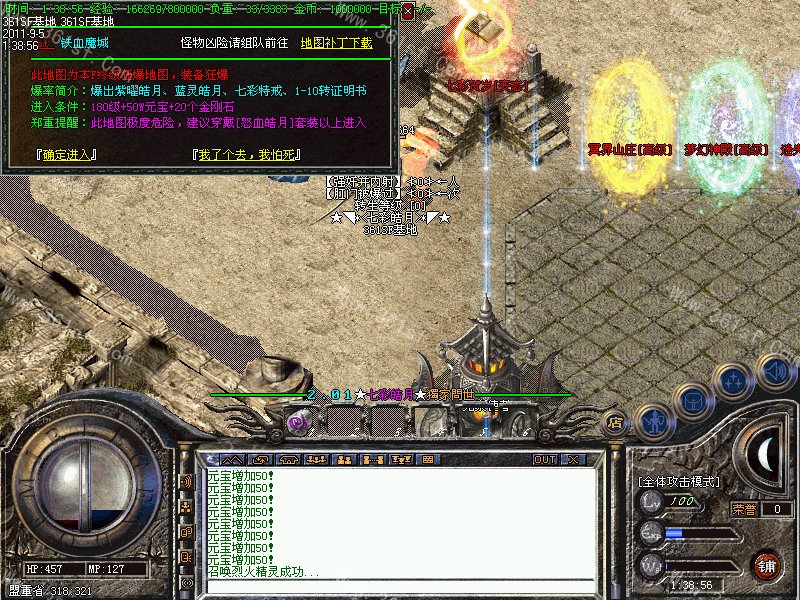800x600 pixels.
Task: Switch the 全体攻击模式 attack mode label
Action: coord(679,482)
